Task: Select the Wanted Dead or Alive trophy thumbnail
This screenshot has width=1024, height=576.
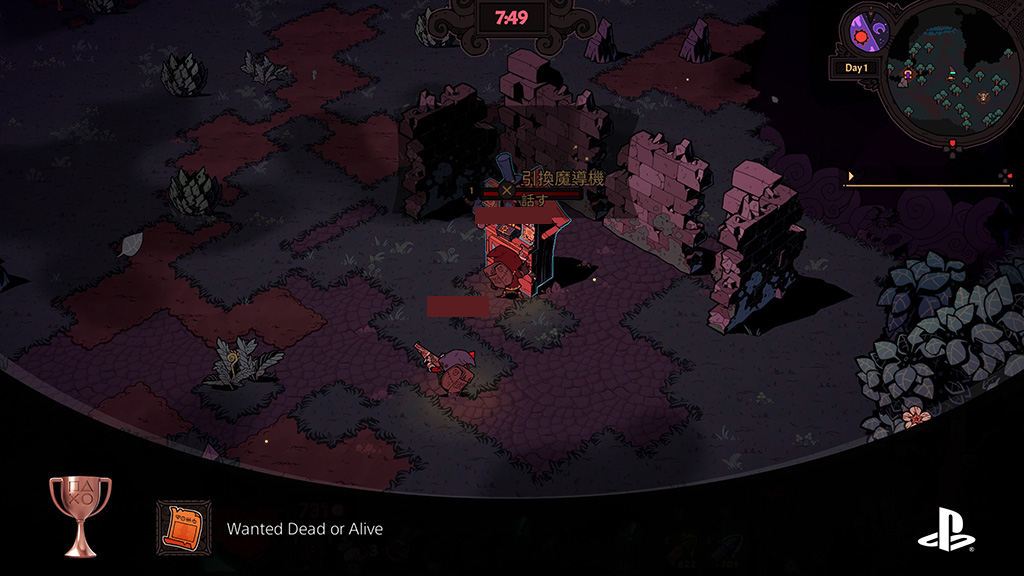Action: point(184,527)
